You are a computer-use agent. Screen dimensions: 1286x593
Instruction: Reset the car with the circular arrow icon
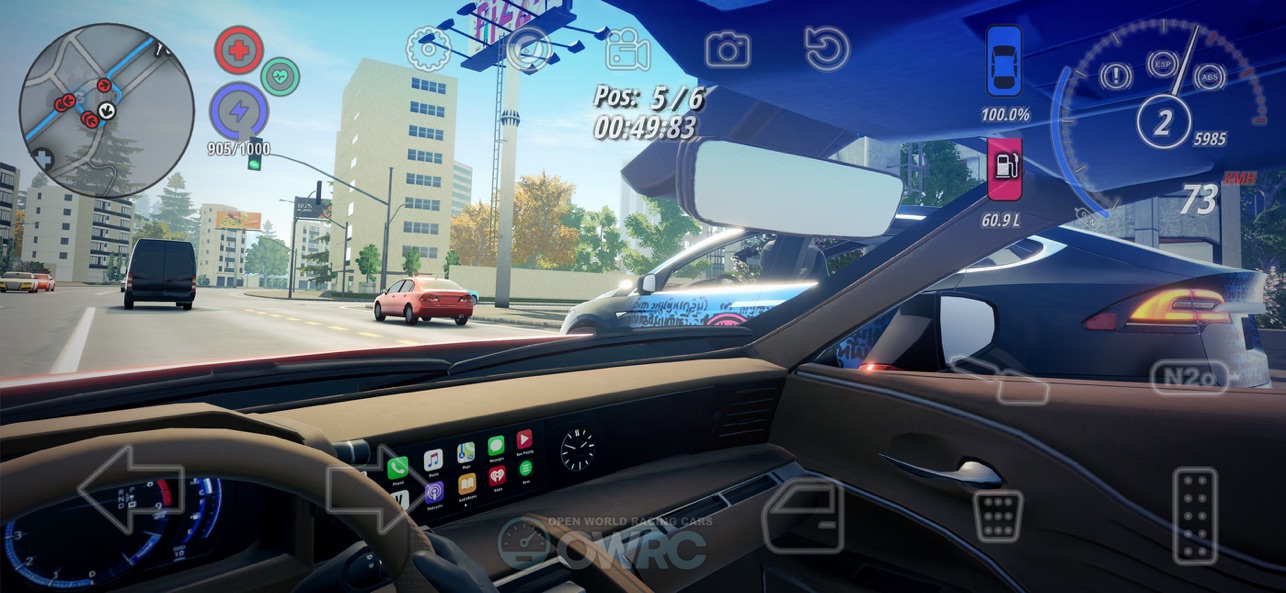(827, 49)
